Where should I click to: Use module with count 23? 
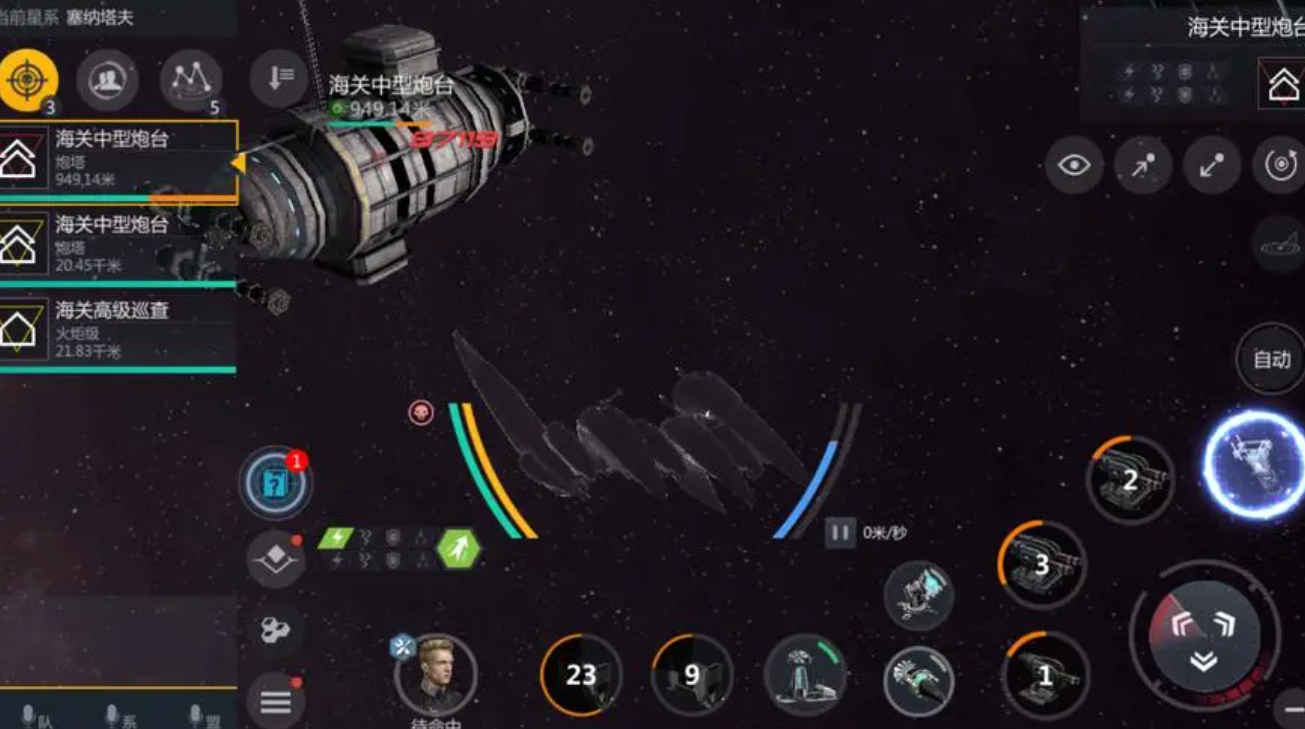[581, 675]
